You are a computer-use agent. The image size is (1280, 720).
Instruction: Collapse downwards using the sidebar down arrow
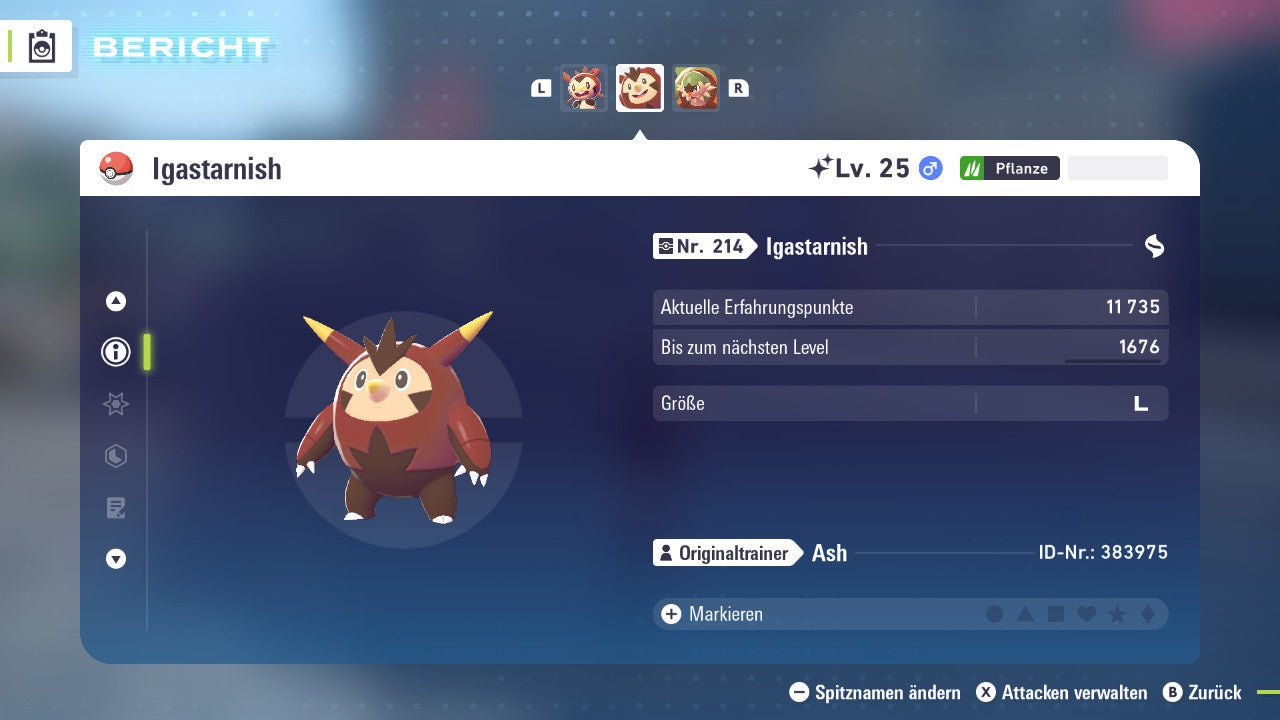click(x=115, y=559)
